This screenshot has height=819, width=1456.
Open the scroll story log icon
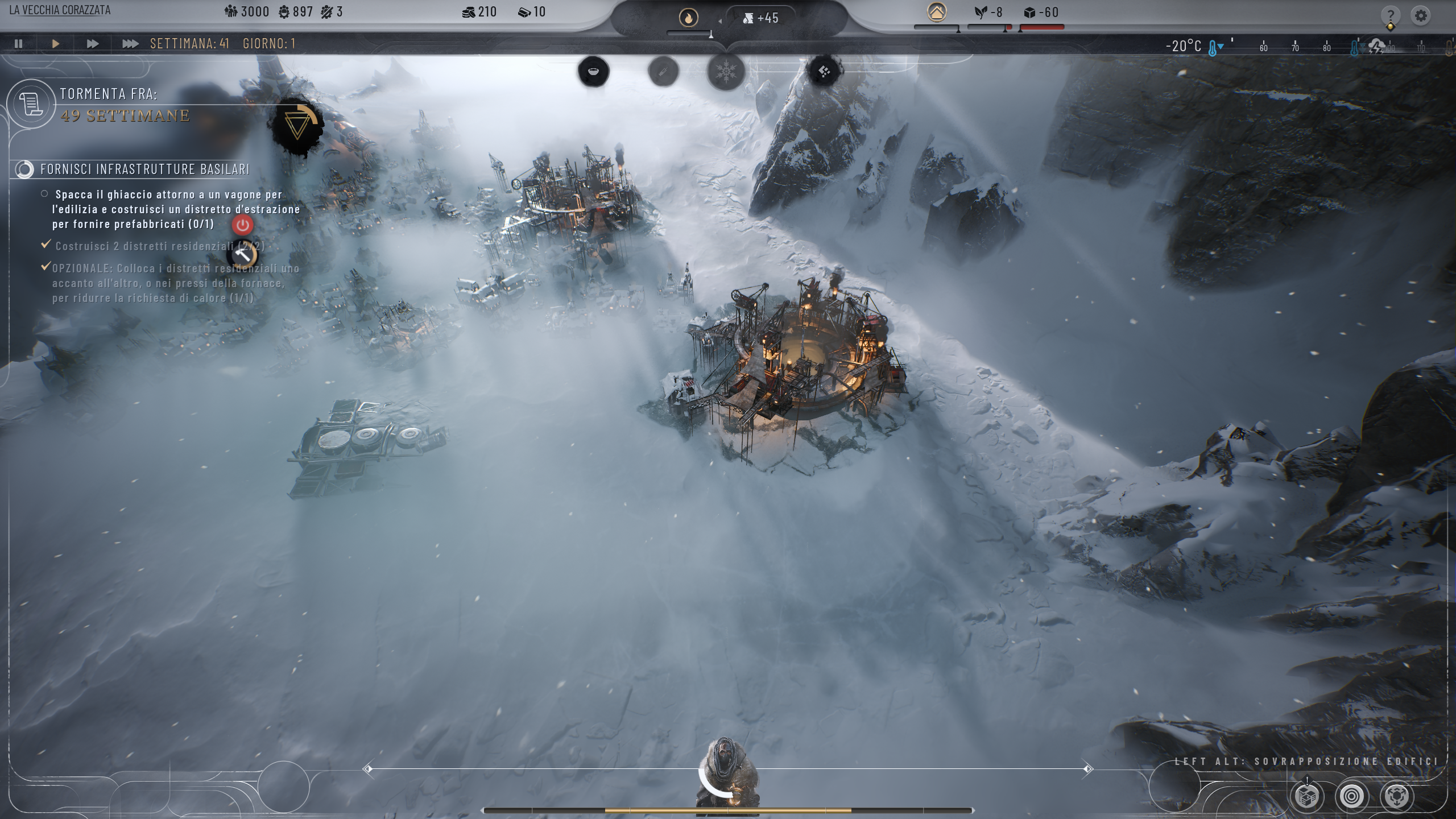click(31, 105)
